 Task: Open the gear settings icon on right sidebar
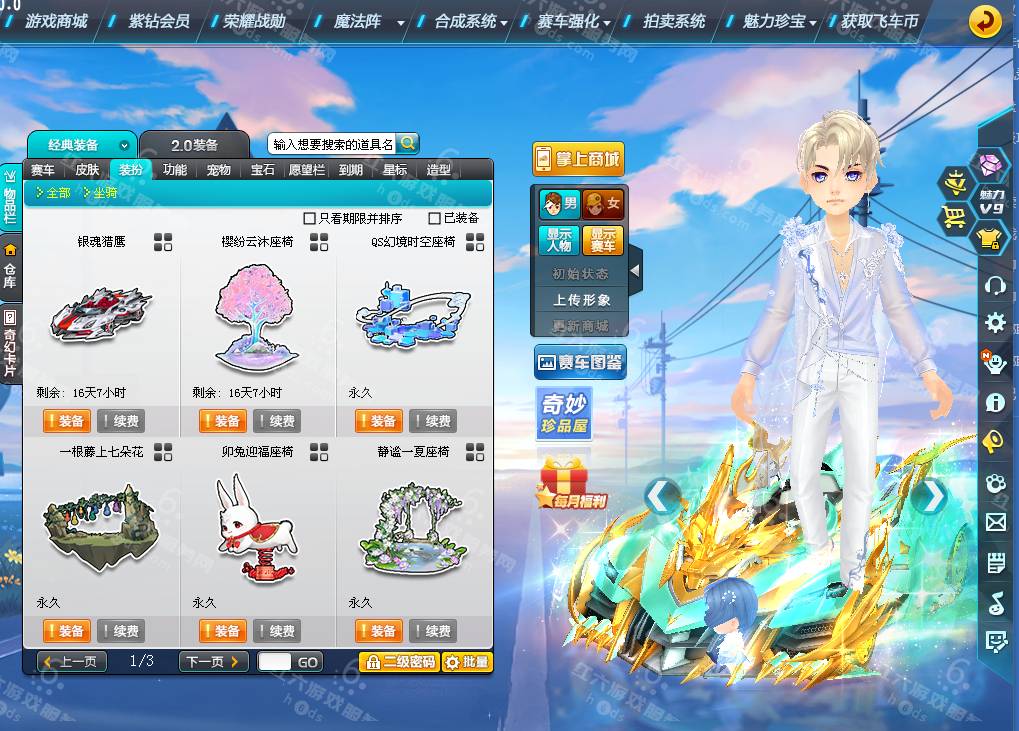tap(995, 322)
